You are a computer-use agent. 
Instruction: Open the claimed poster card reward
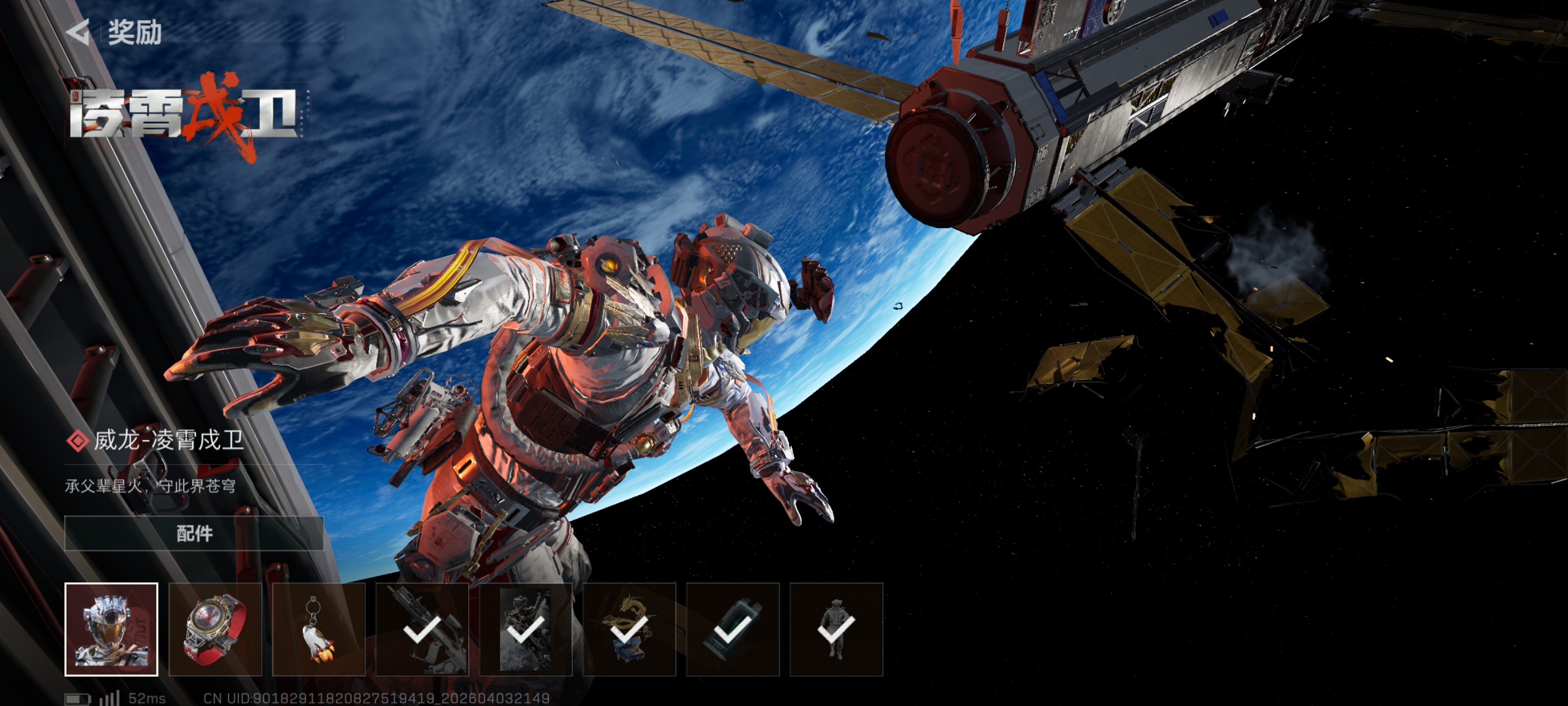click(525, 629)
